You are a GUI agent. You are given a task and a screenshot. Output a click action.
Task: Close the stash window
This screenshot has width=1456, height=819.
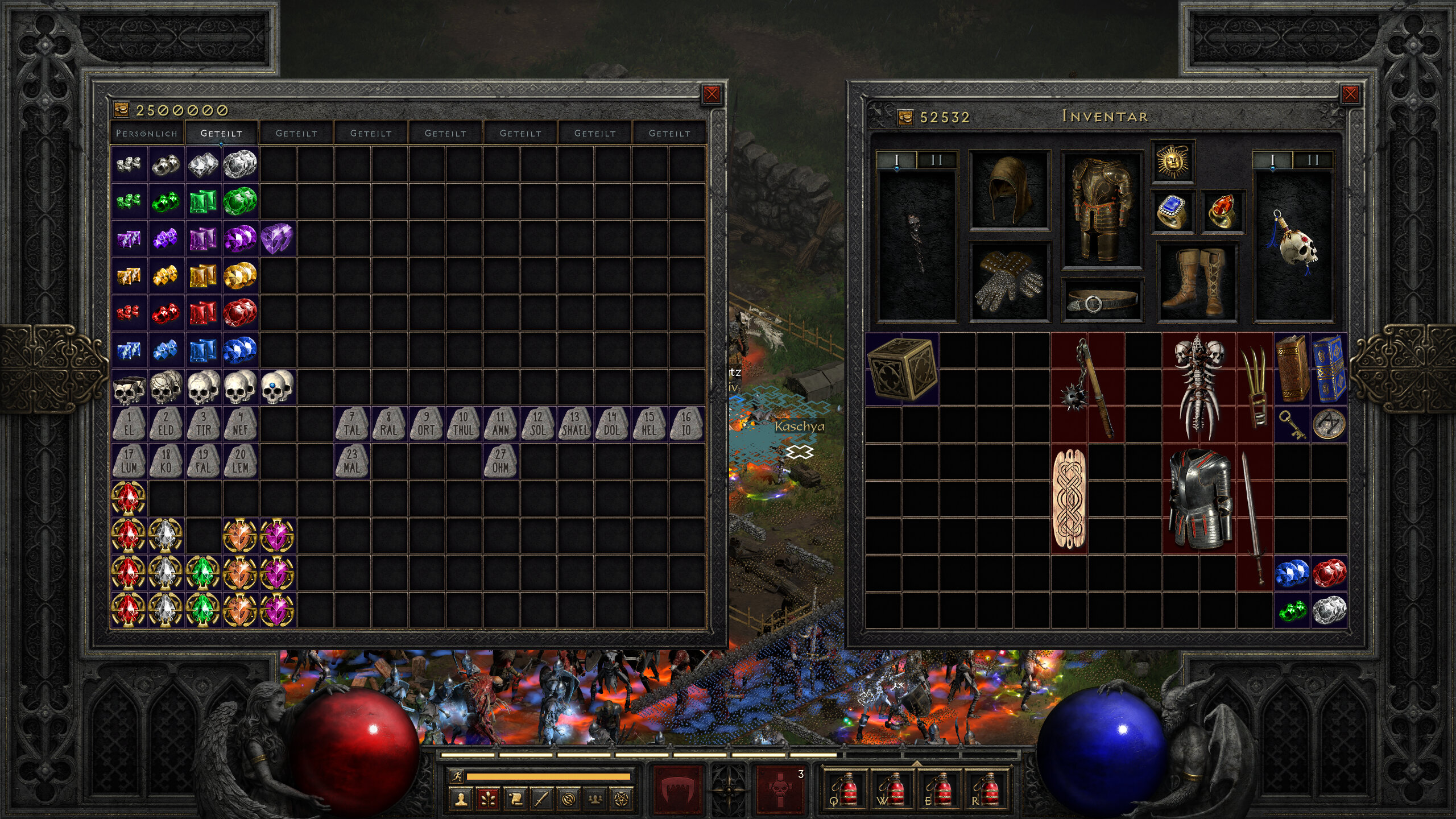pyautogui.click(x=711, y=94)
